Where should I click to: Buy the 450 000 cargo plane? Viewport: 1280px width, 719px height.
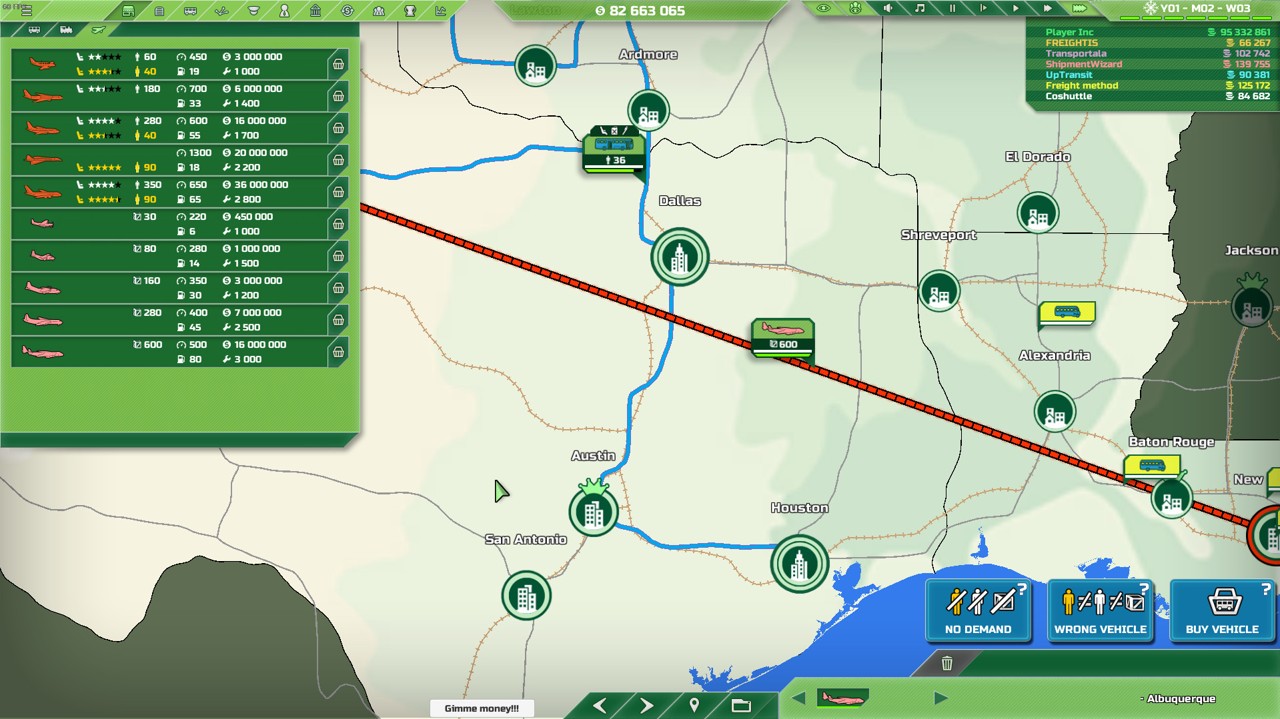pyautogui.click(x=338, y=224)
